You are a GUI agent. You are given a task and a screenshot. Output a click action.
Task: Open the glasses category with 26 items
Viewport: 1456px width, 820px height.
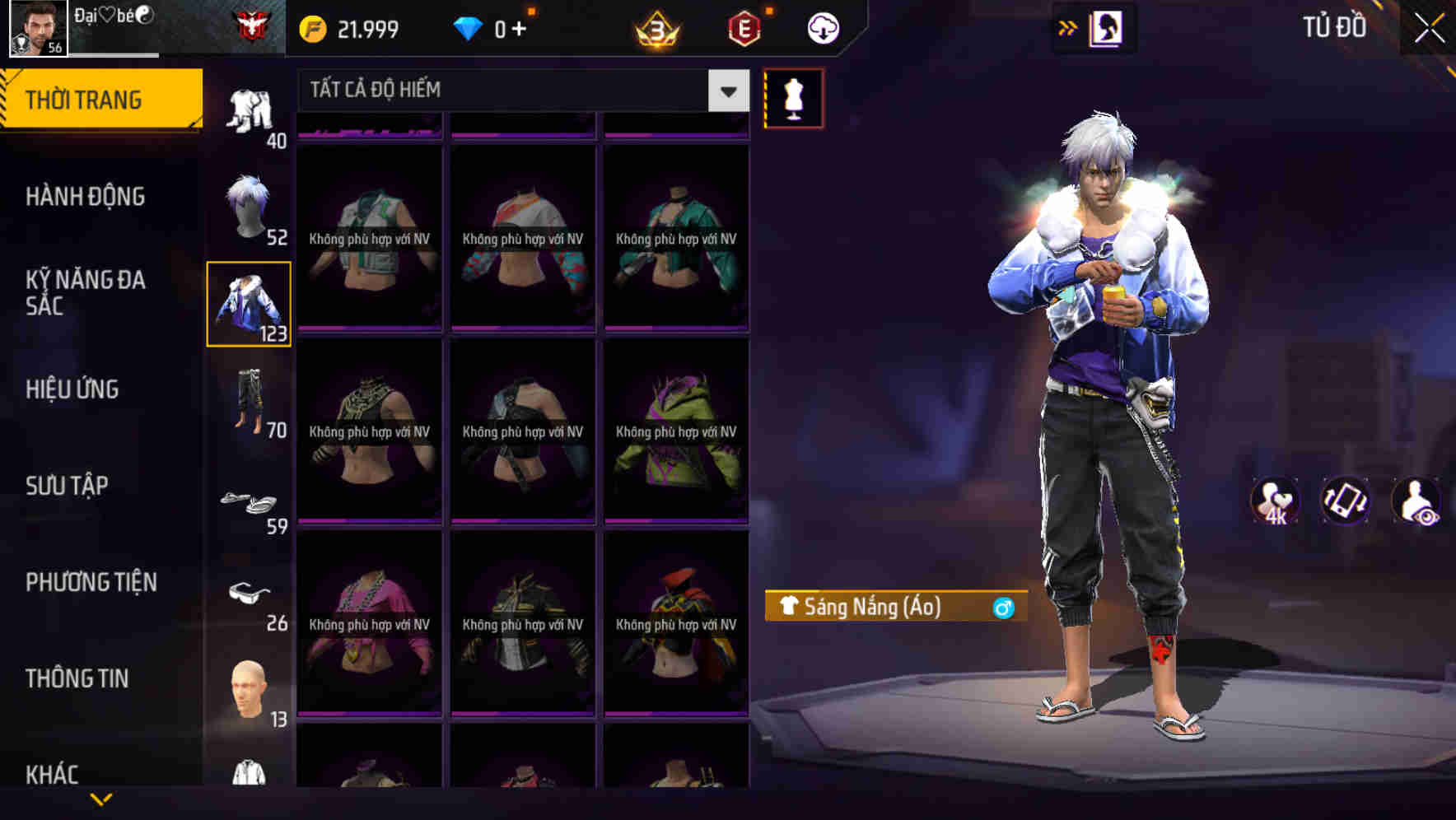pyautogui.click(x=248, y=597)
